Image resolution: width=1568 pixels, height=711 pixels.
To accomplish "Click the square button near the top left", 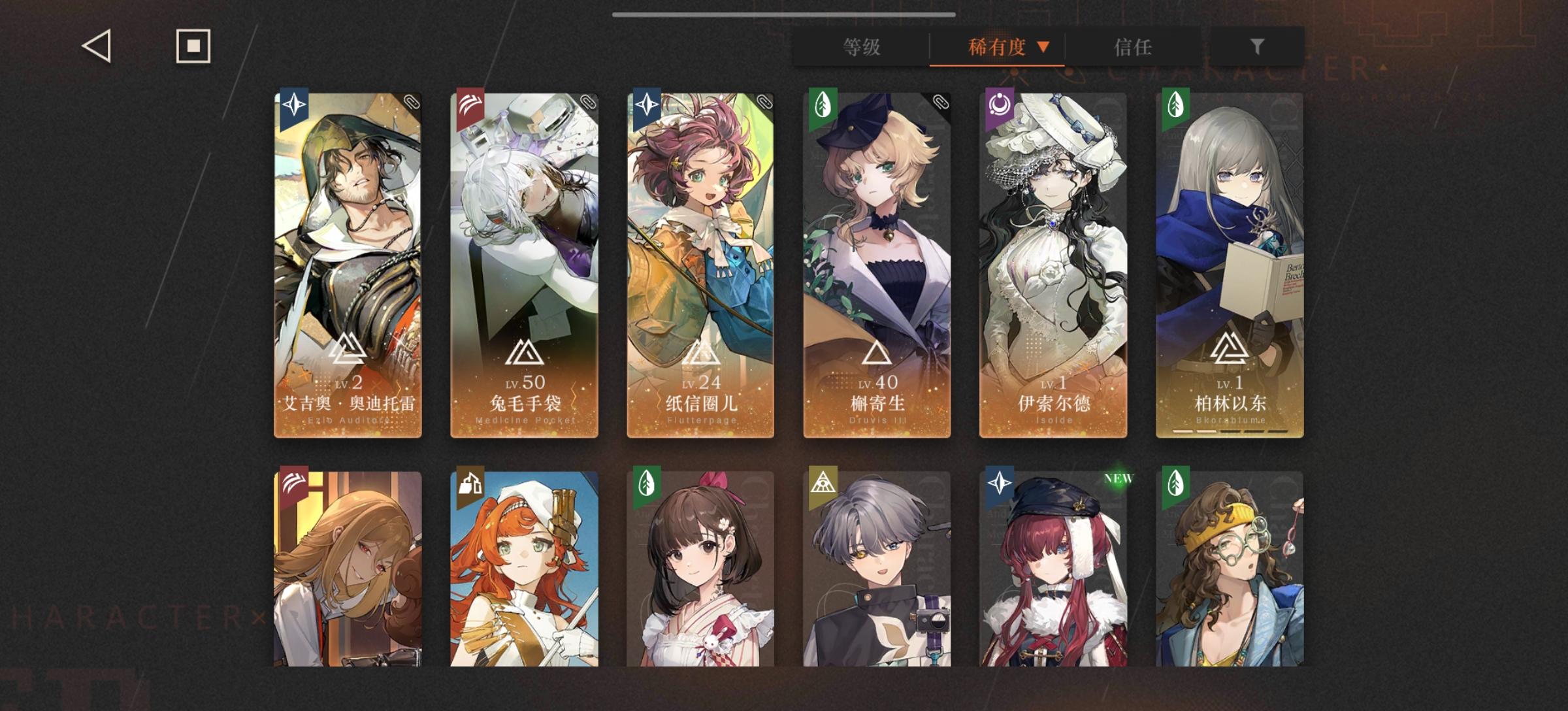I will click(x=193, y=46).
